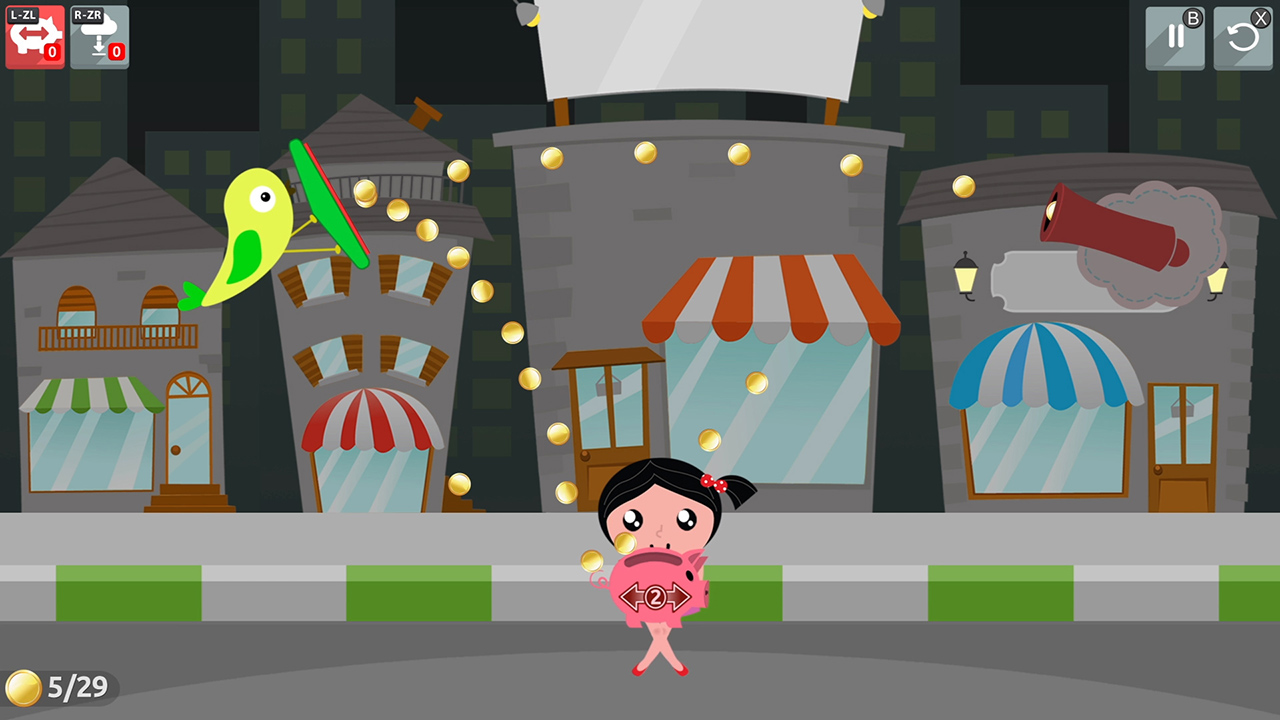Click the coin icon in the 5/29 counter

point(25,687)
